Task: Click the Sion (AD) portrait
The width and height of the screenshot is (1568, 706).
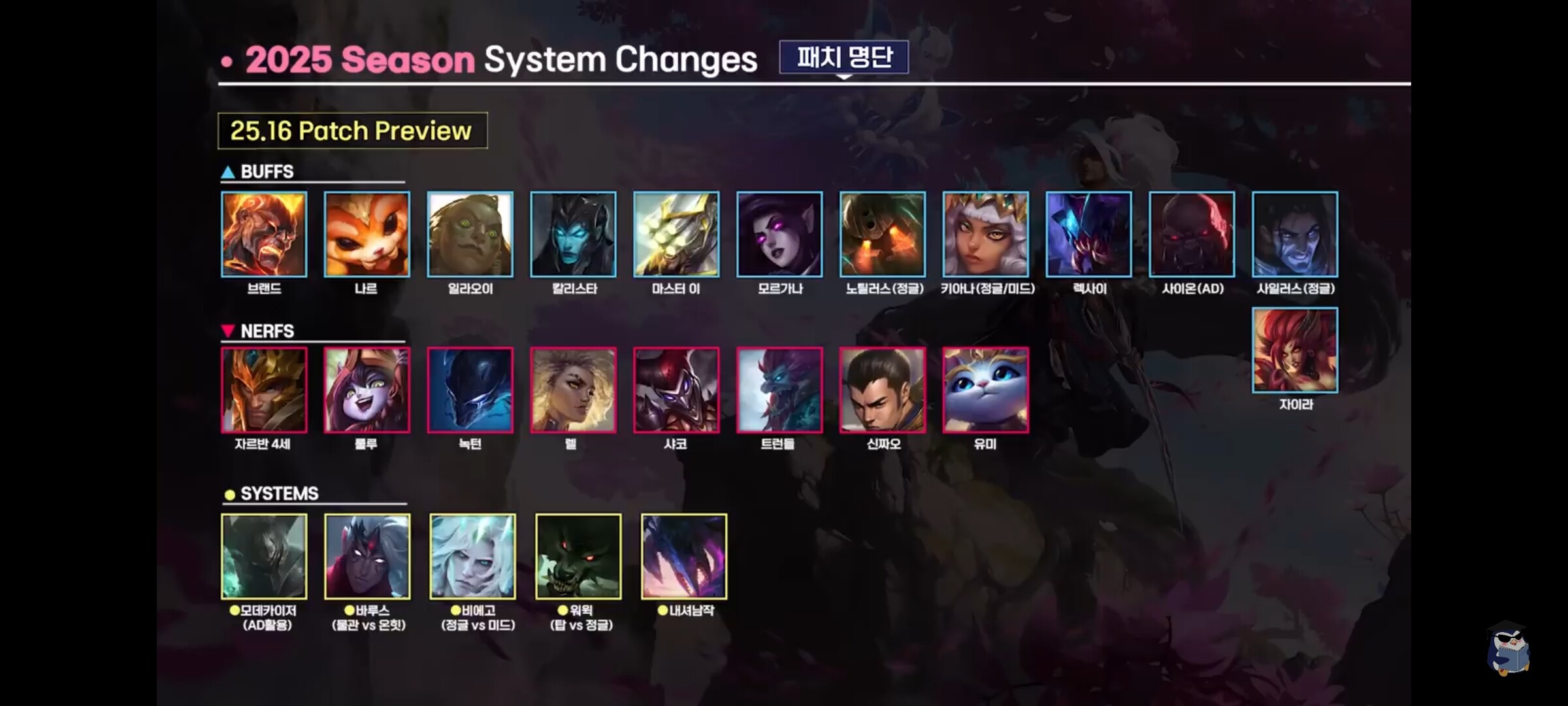Action: click(x=1192, y=234)
